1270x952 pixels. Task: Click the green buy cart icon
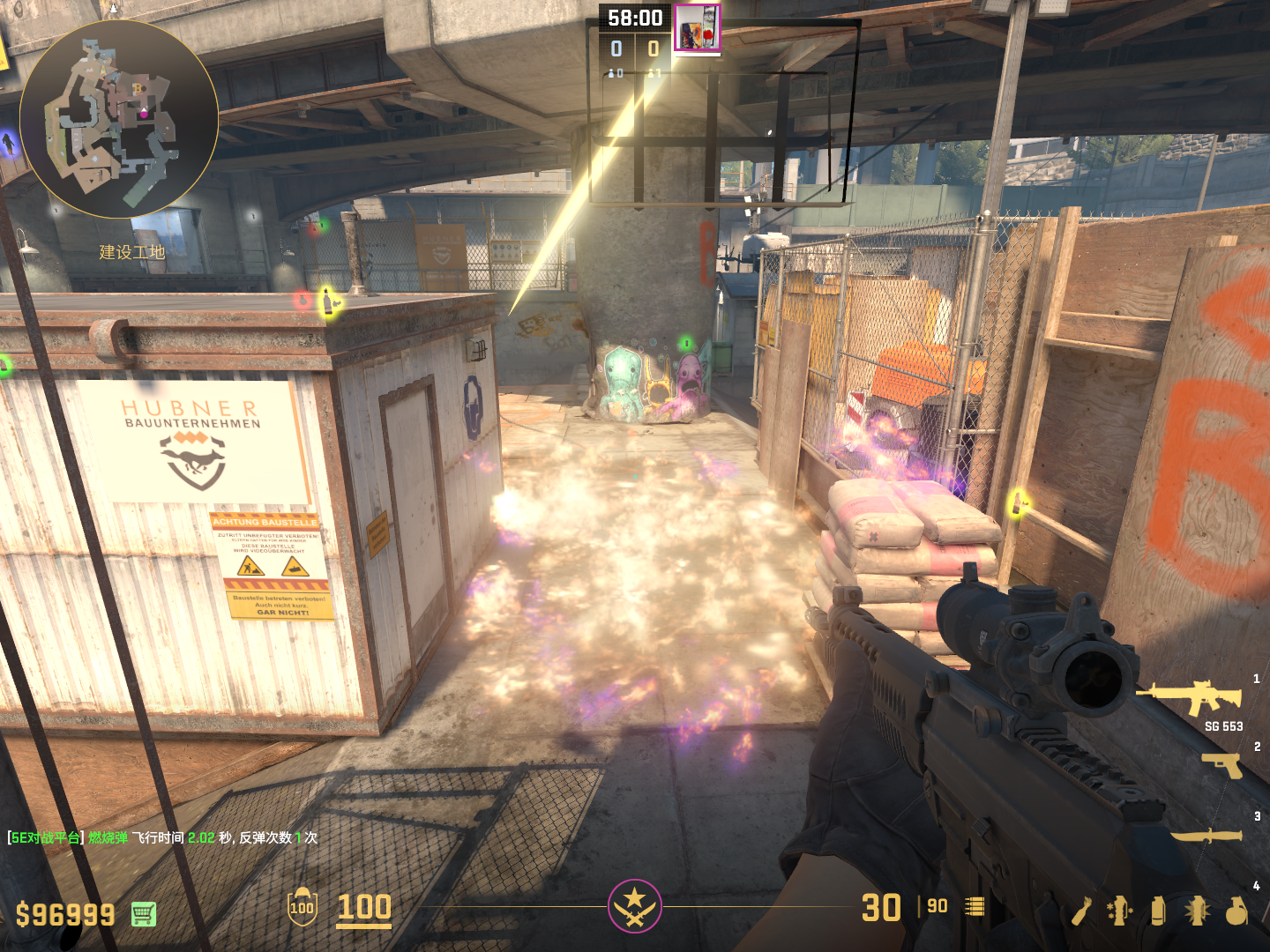pos(144,914)
